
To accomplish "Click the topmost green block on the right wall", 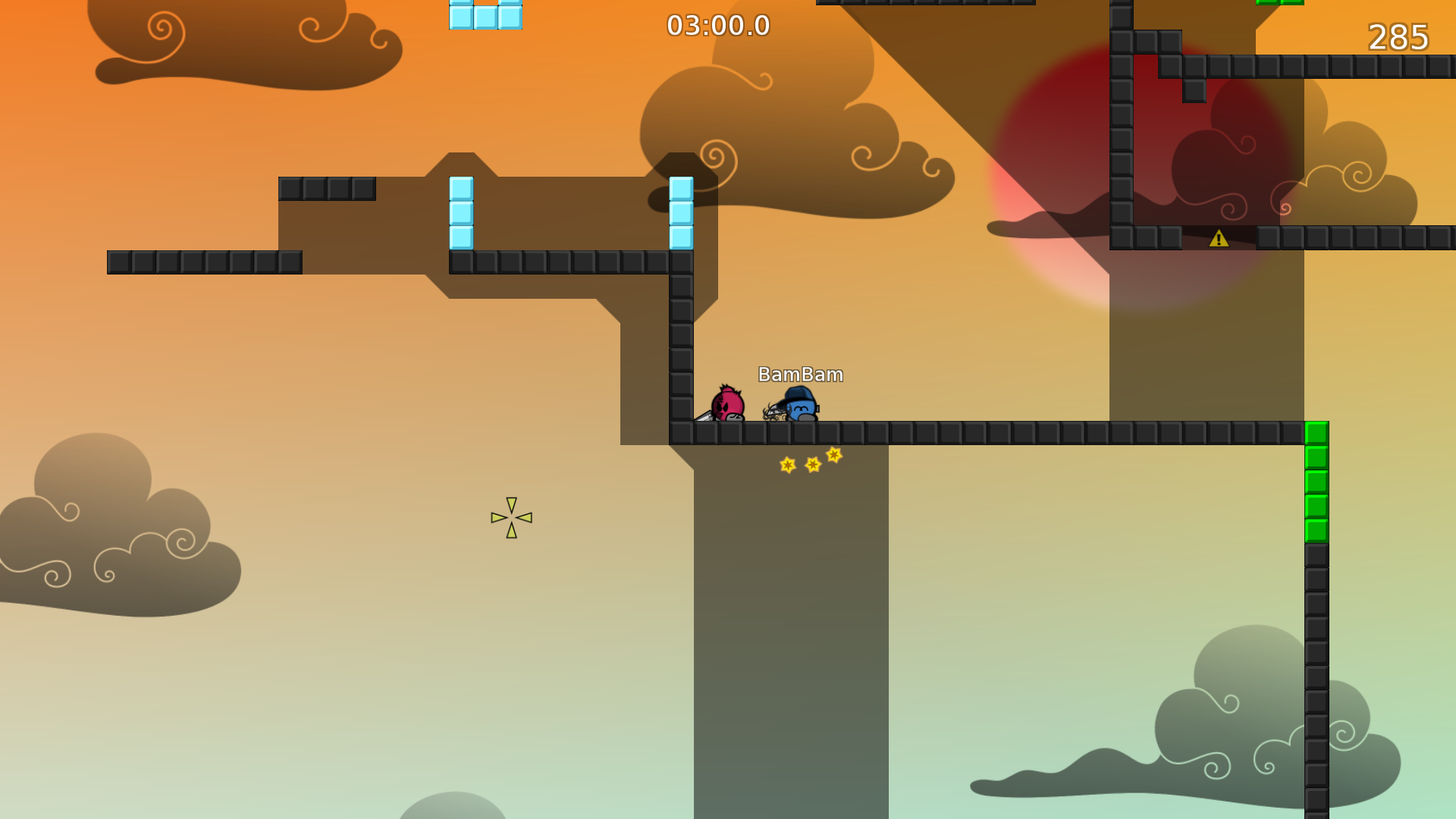I will (1317, 433).
